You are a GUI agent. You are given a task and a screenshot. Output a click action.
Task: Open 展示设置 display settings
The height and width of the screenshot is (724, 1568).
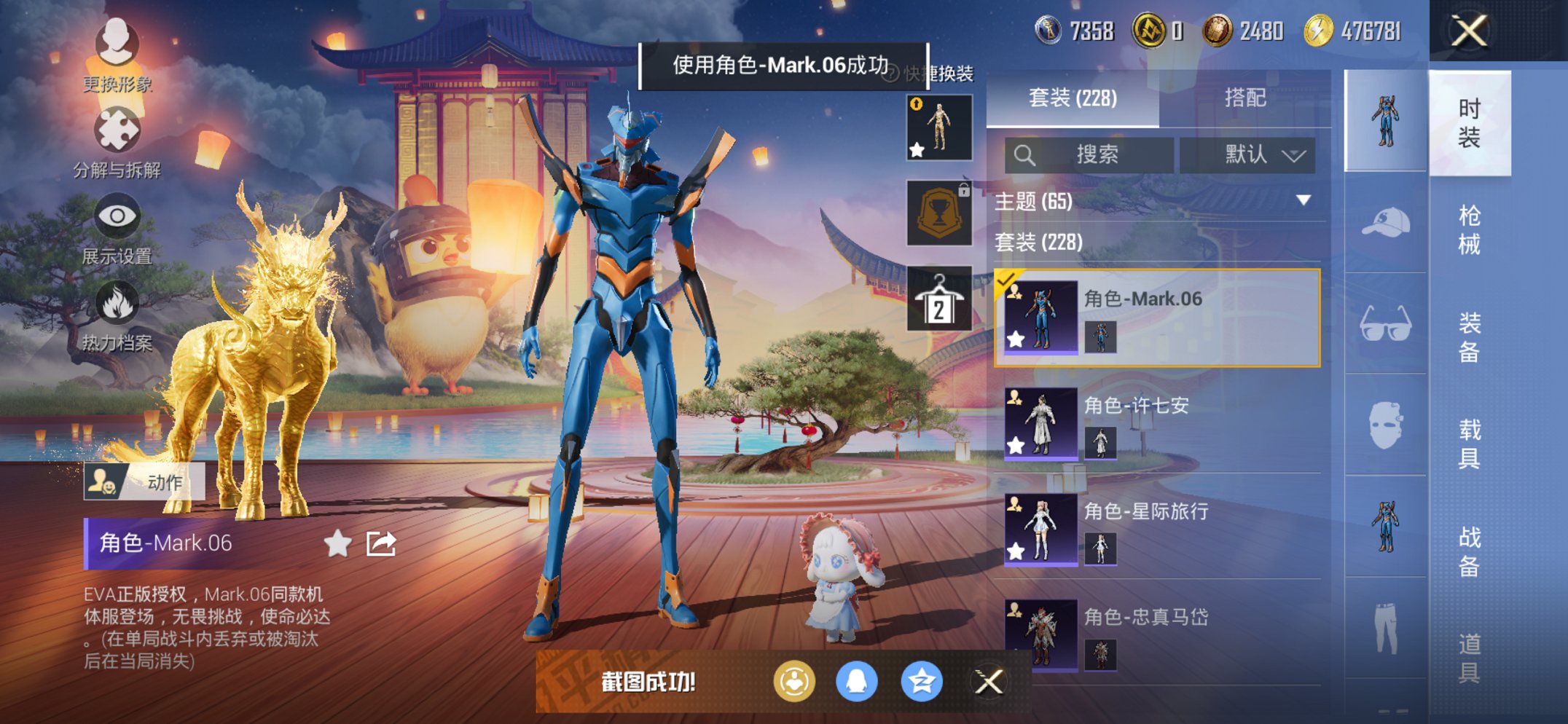(120, 219)
